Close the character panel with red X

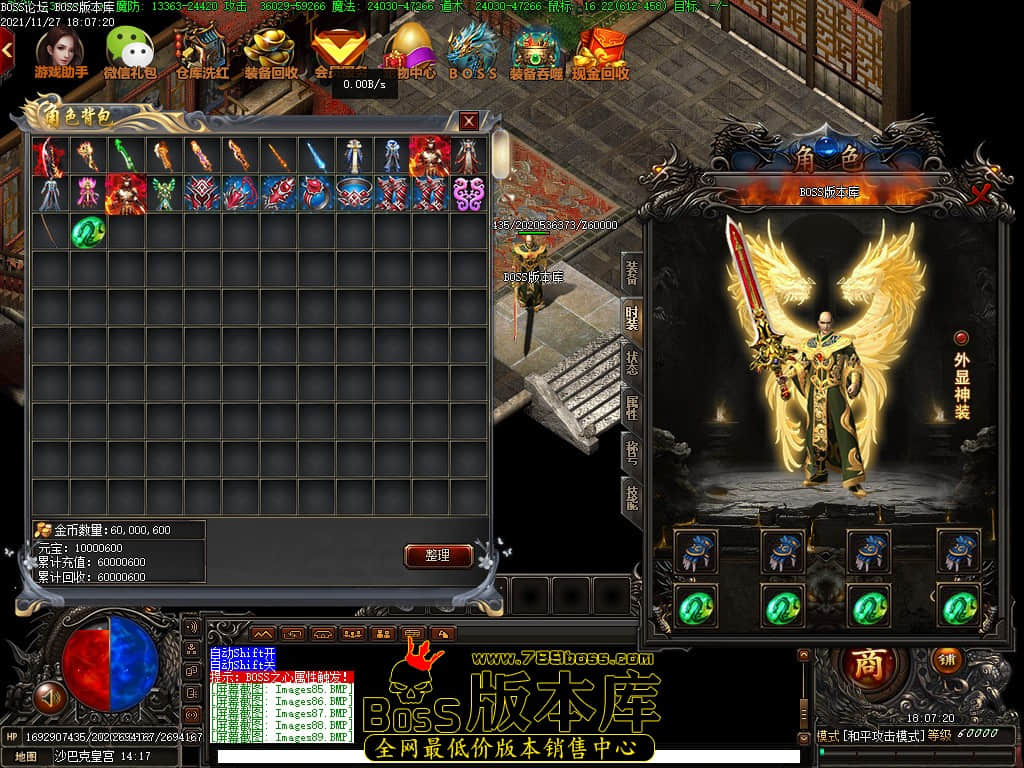tap(981, 191)
